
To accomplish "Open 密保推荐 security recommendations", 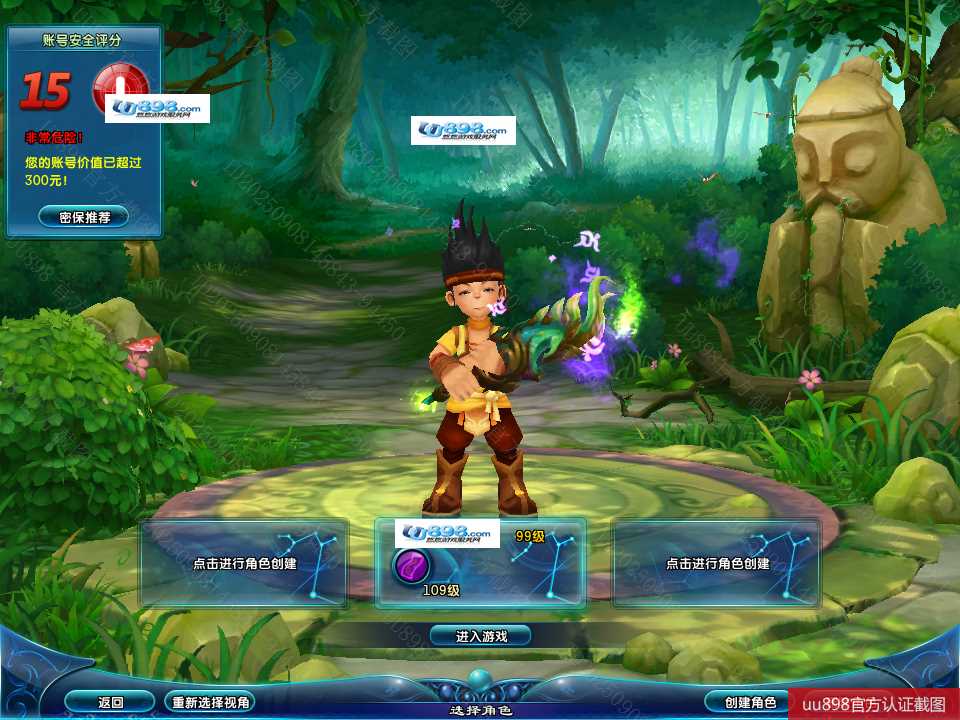I will pyautogui.click(x=84, y=217).
